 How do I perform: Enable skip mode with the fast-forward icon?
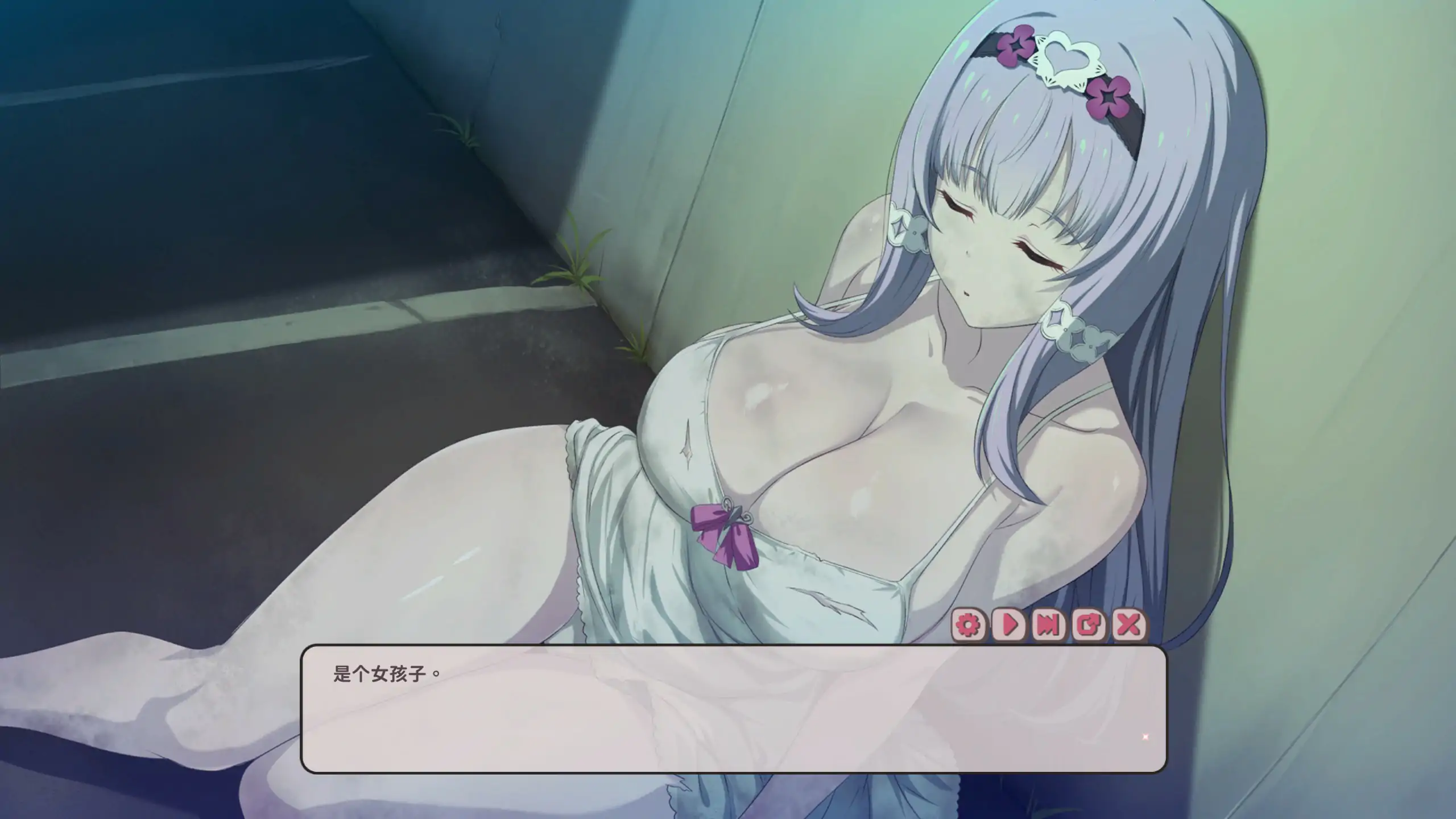pyautogui.click(x=1049, y=626)
